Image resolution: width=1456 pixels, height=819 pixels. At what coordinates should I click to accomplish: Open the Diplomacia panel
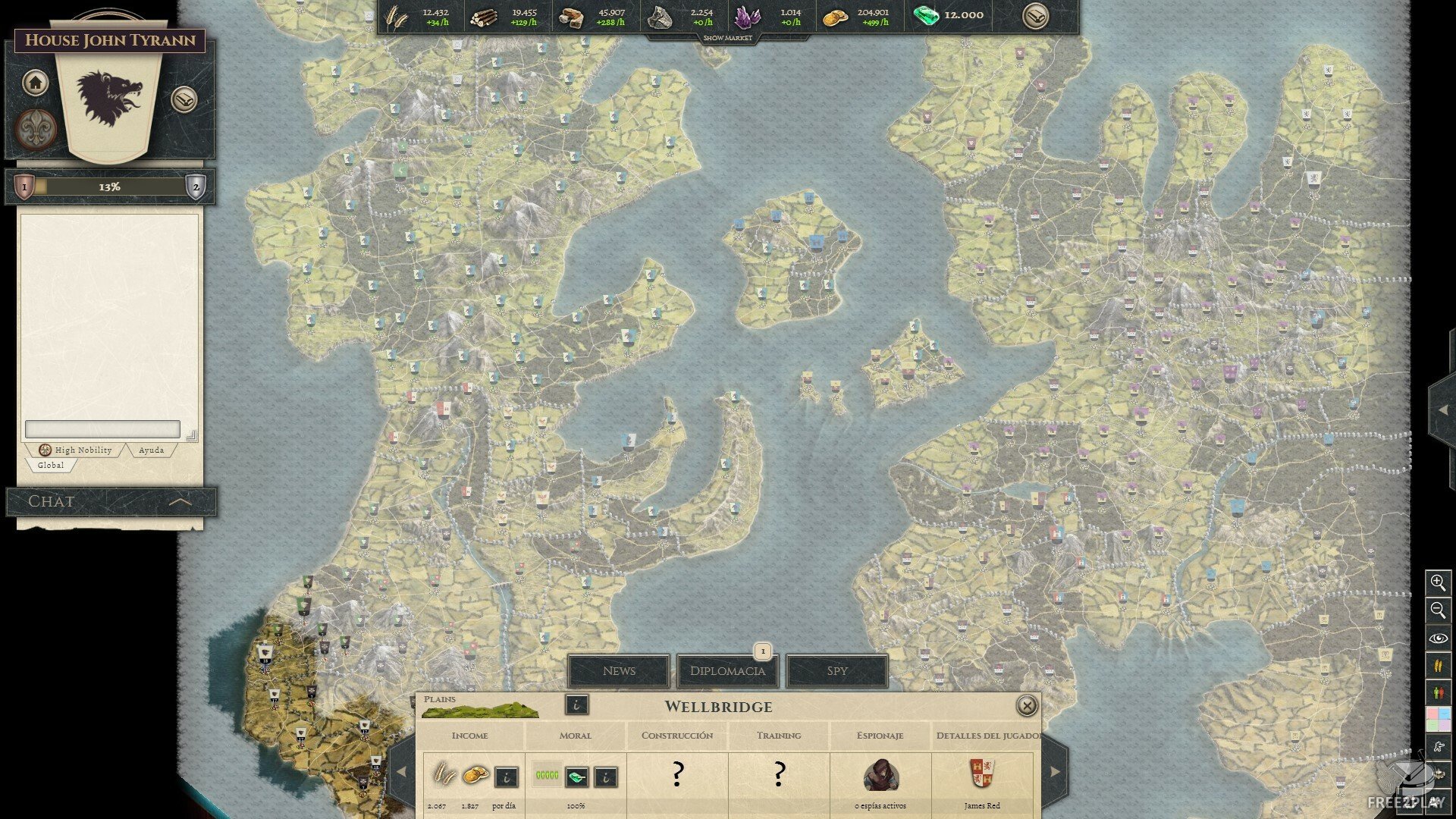pos(727,671)
